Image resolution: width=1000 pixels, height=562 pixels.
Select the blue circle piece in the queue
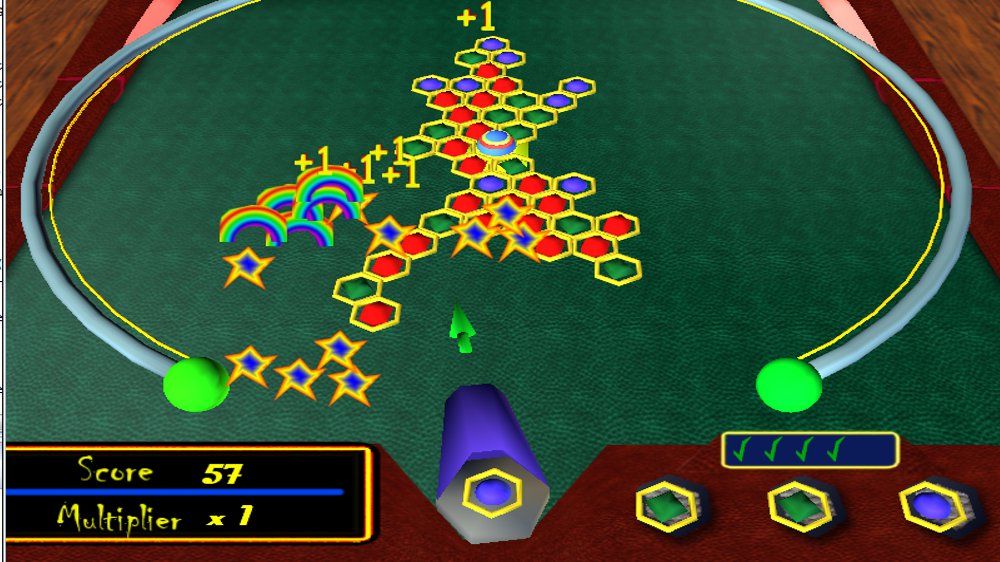[934, 507]
